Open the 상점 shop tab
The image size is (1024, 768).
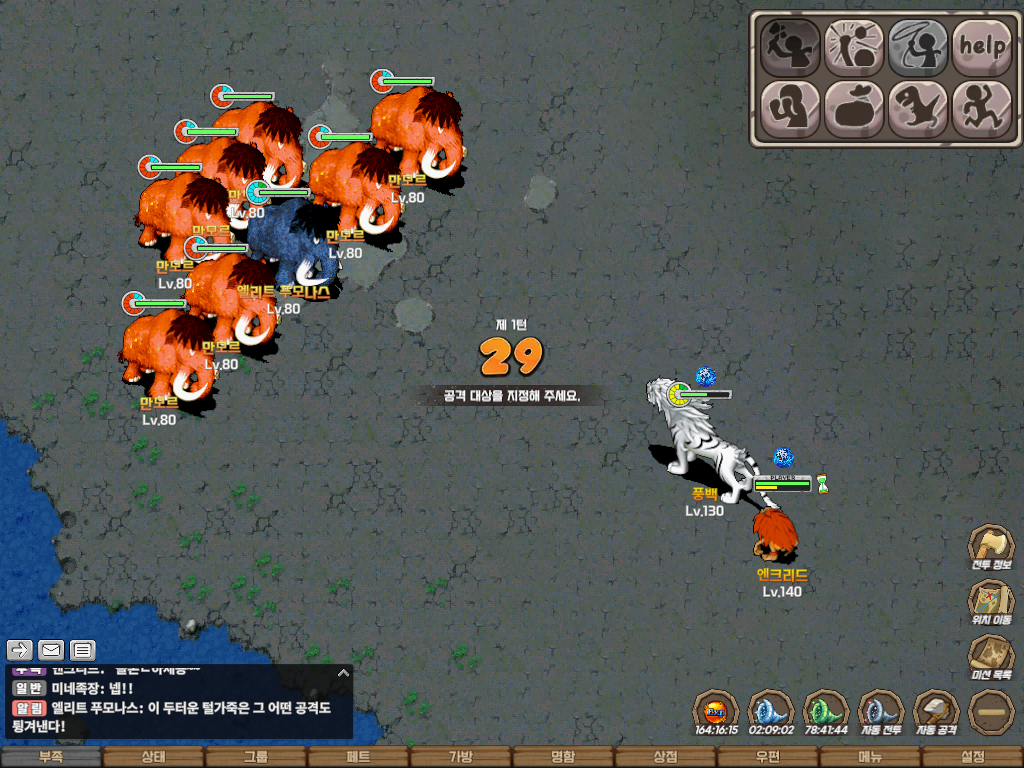(x=665, y=757)
